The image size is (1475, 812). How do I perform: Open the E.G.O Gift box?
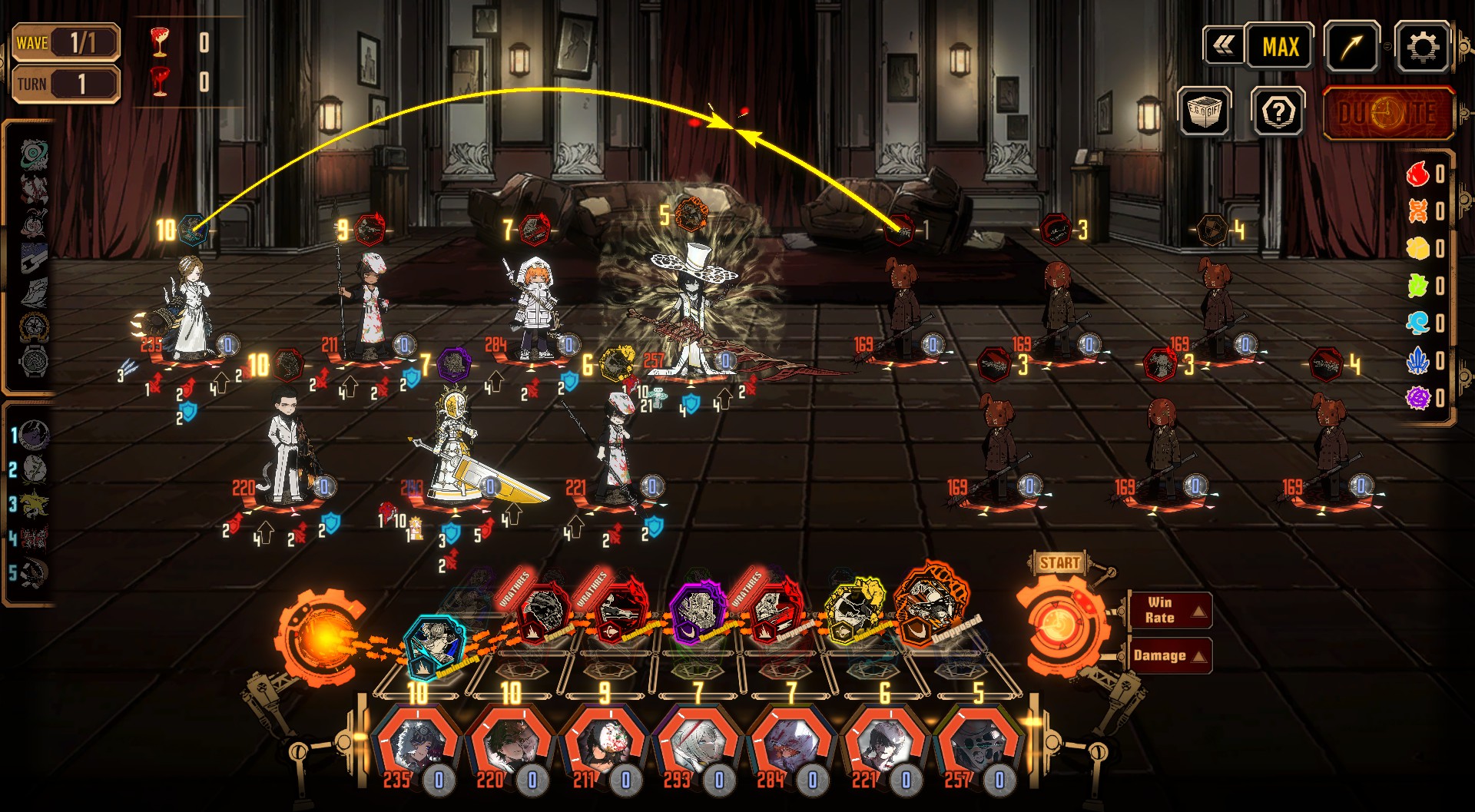pos(1204,112)
